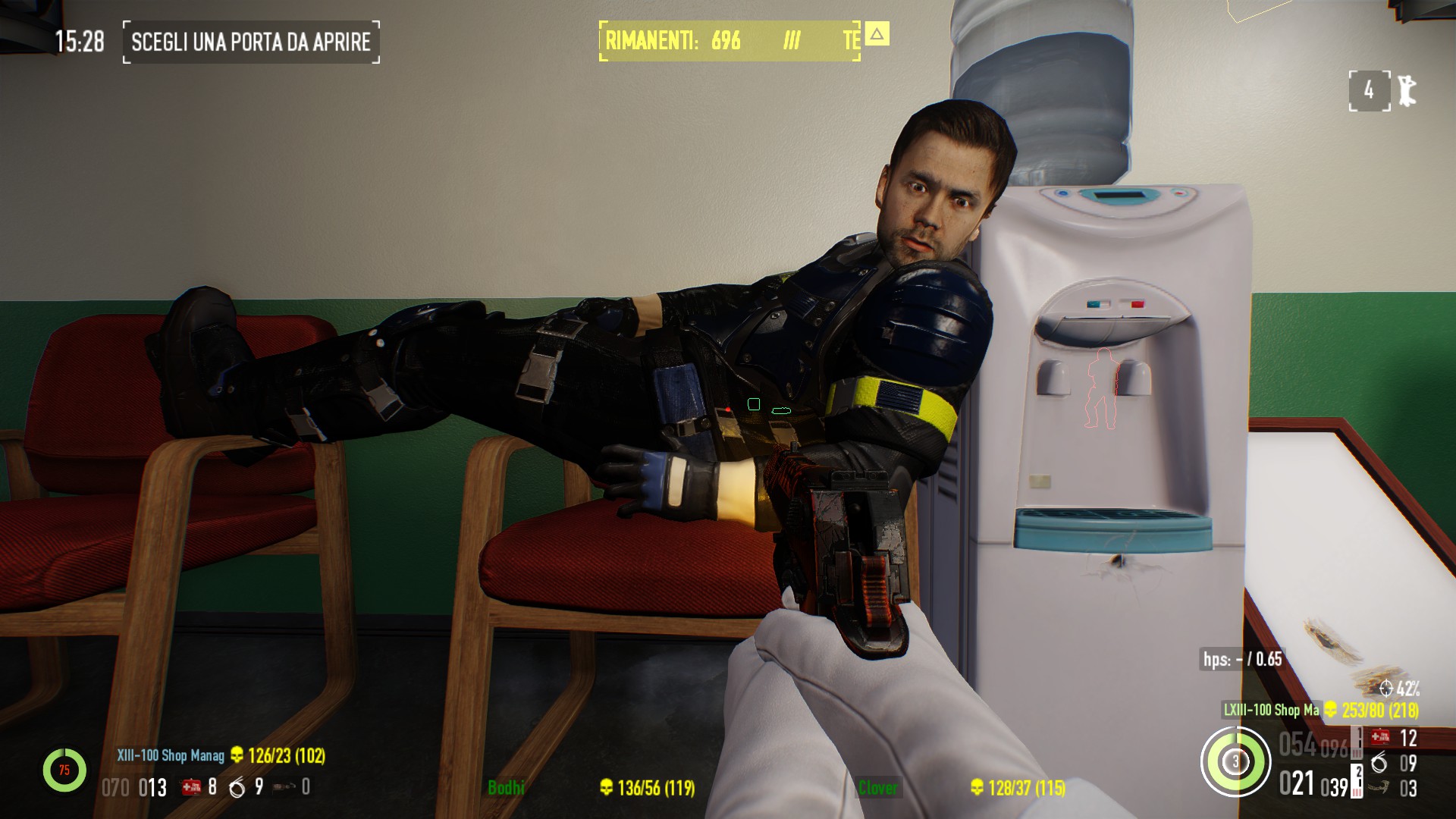Click the accuracy crosshair icon

pyautogui.click(x=1386, y=689)
